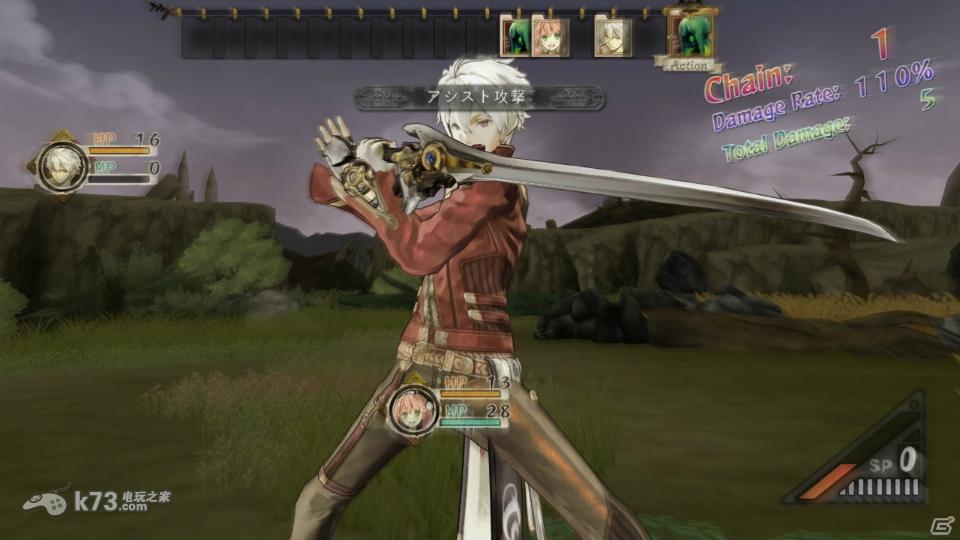Viewport: 960px width, 540px height.
Task: Click the white-haired swordsman card on the turn timeline
Action: pos(612,36)
